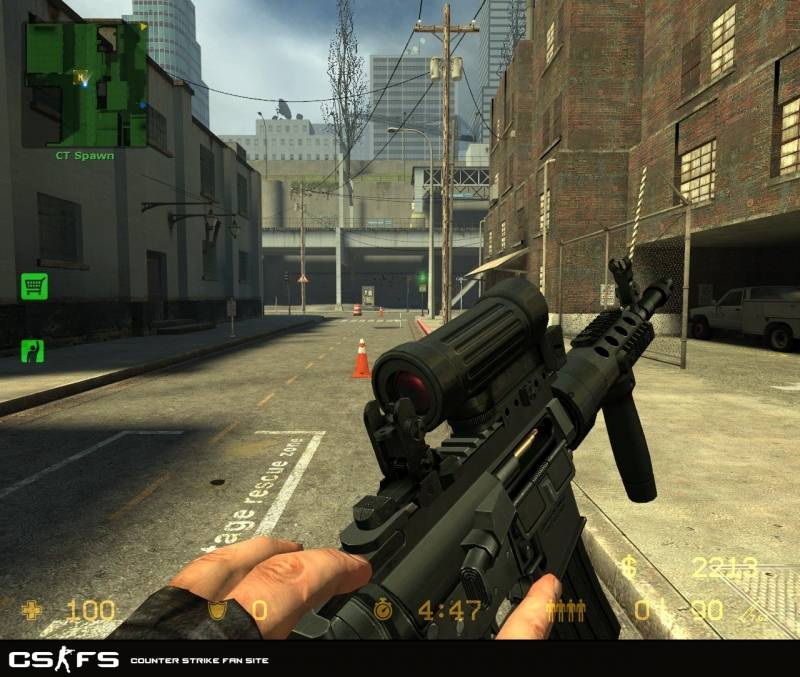Click the CSFS fan site logo

[64, 660]
